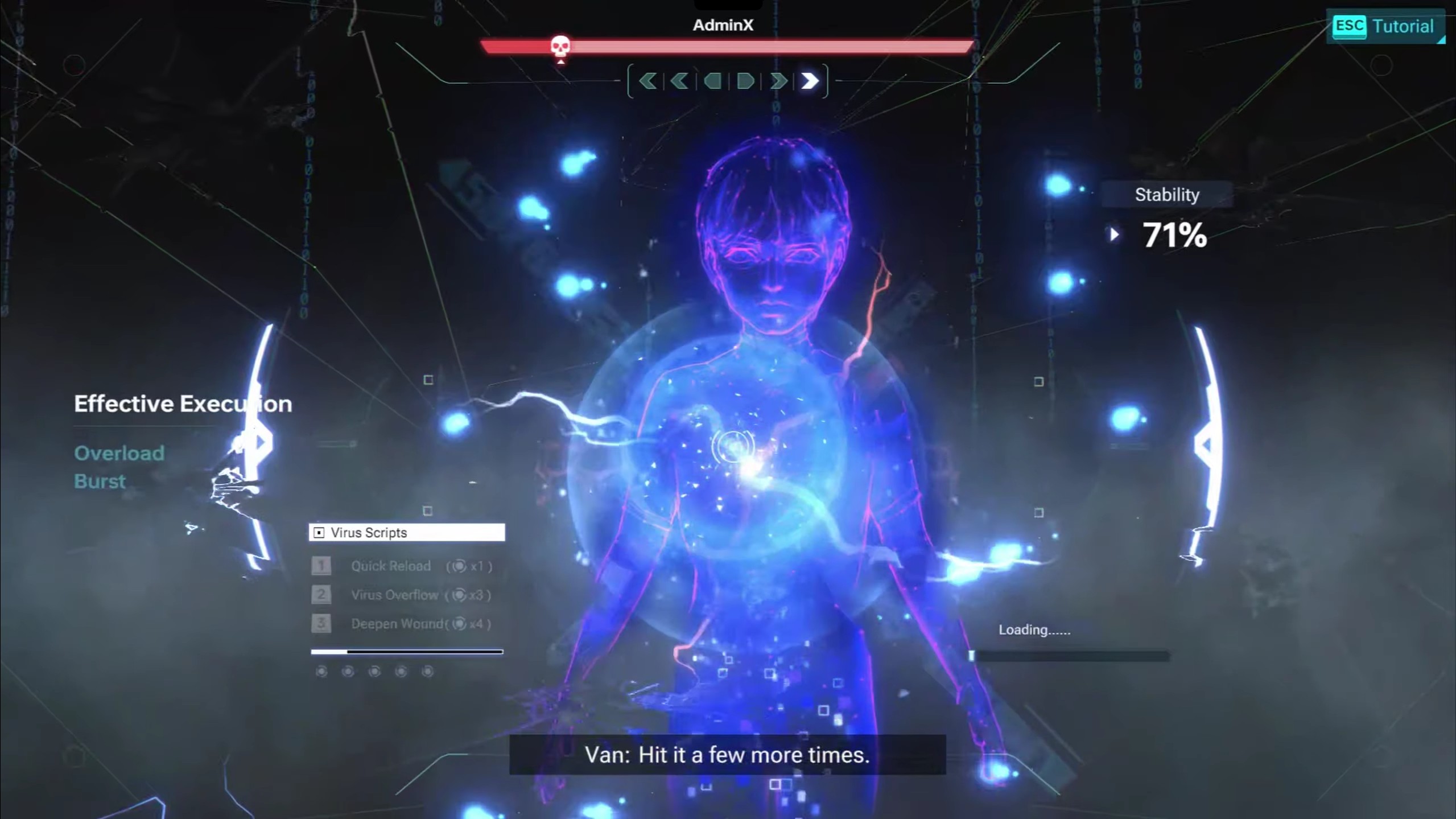The width and height of the screenshot is (1456, 819).
Task: Open the Tutorial in the corner
Action: coord(1385,26)
